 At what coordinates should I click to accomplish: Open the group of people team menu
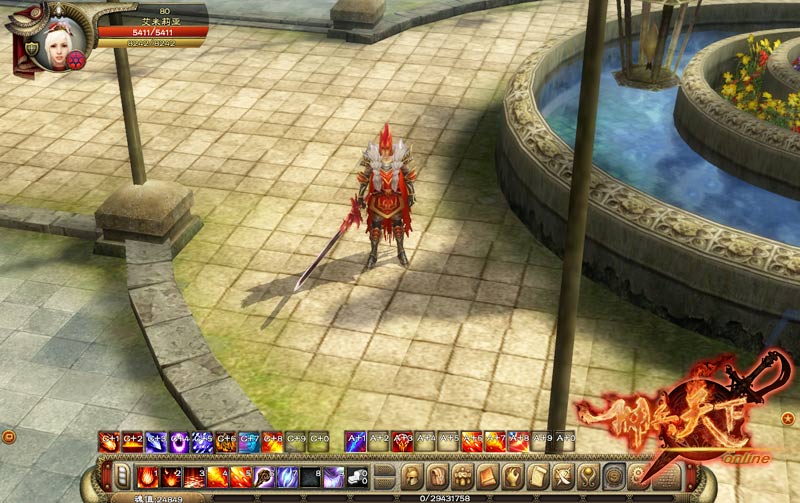[462, 476]
